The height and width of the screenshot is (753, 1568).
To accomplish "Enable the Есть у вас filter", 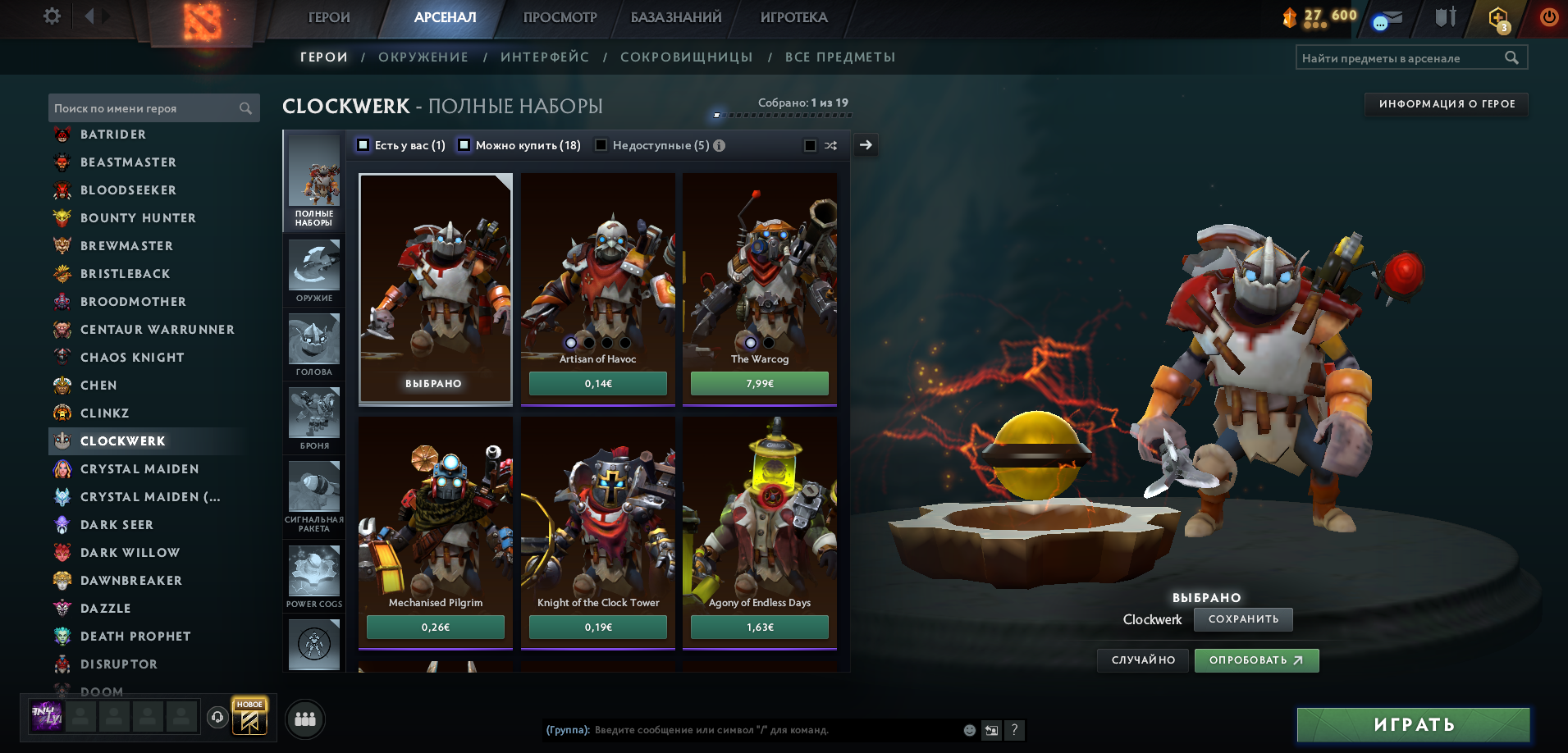I will pos(362,144).
